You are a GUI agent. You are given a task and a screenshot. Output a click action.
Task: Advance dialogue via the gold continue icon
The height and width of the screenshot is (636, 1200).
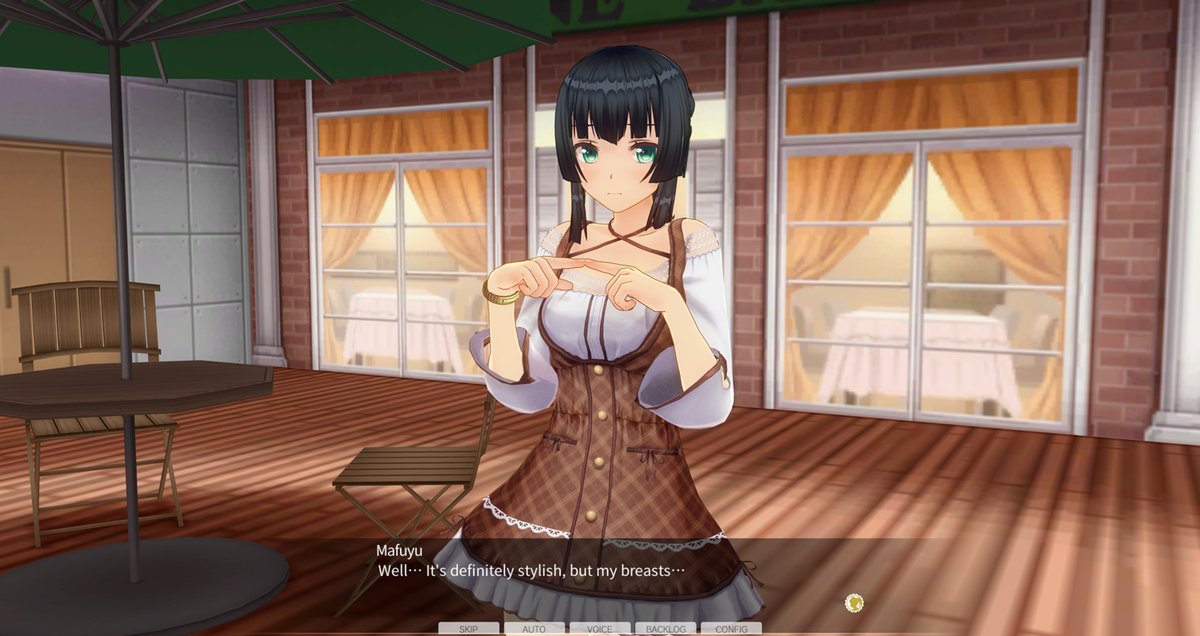pyautogui.click(x=854, y=602)
